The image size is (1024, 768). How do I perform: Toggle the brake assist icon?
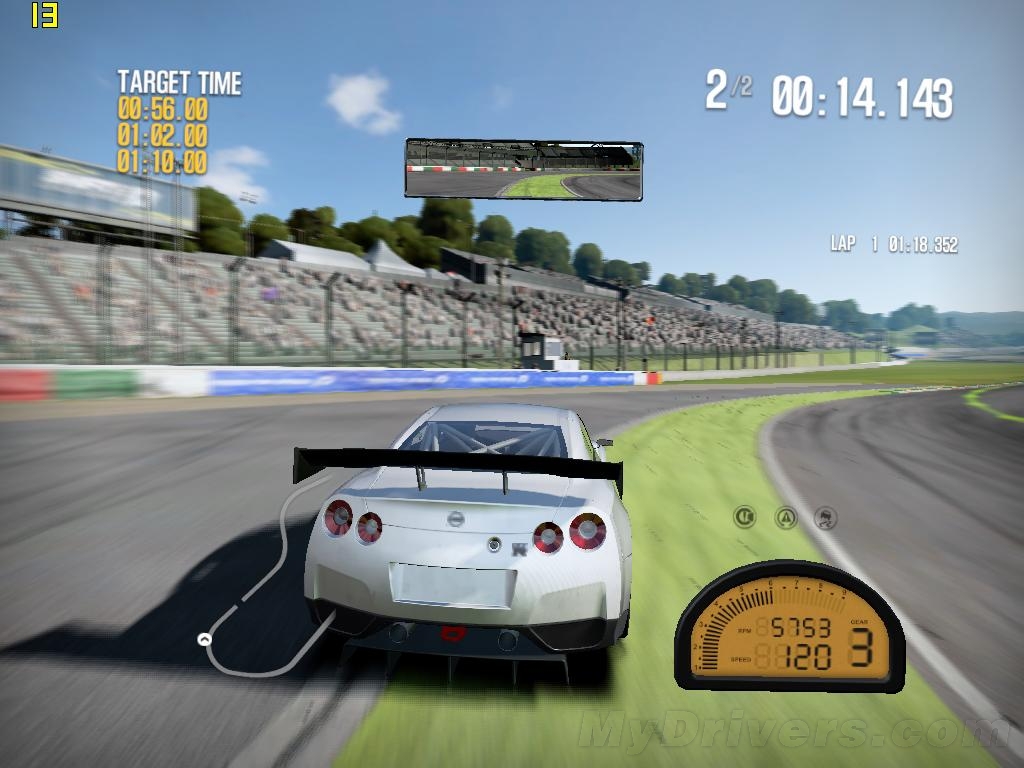point(745,517)
